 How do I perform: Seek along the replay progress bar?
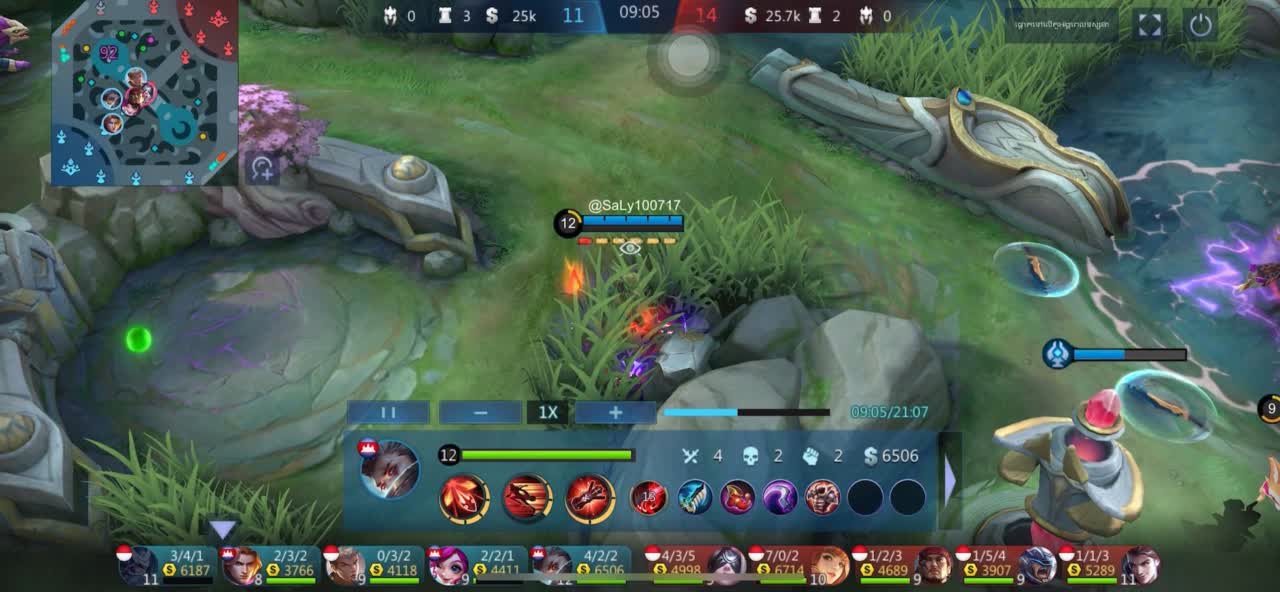746,412
